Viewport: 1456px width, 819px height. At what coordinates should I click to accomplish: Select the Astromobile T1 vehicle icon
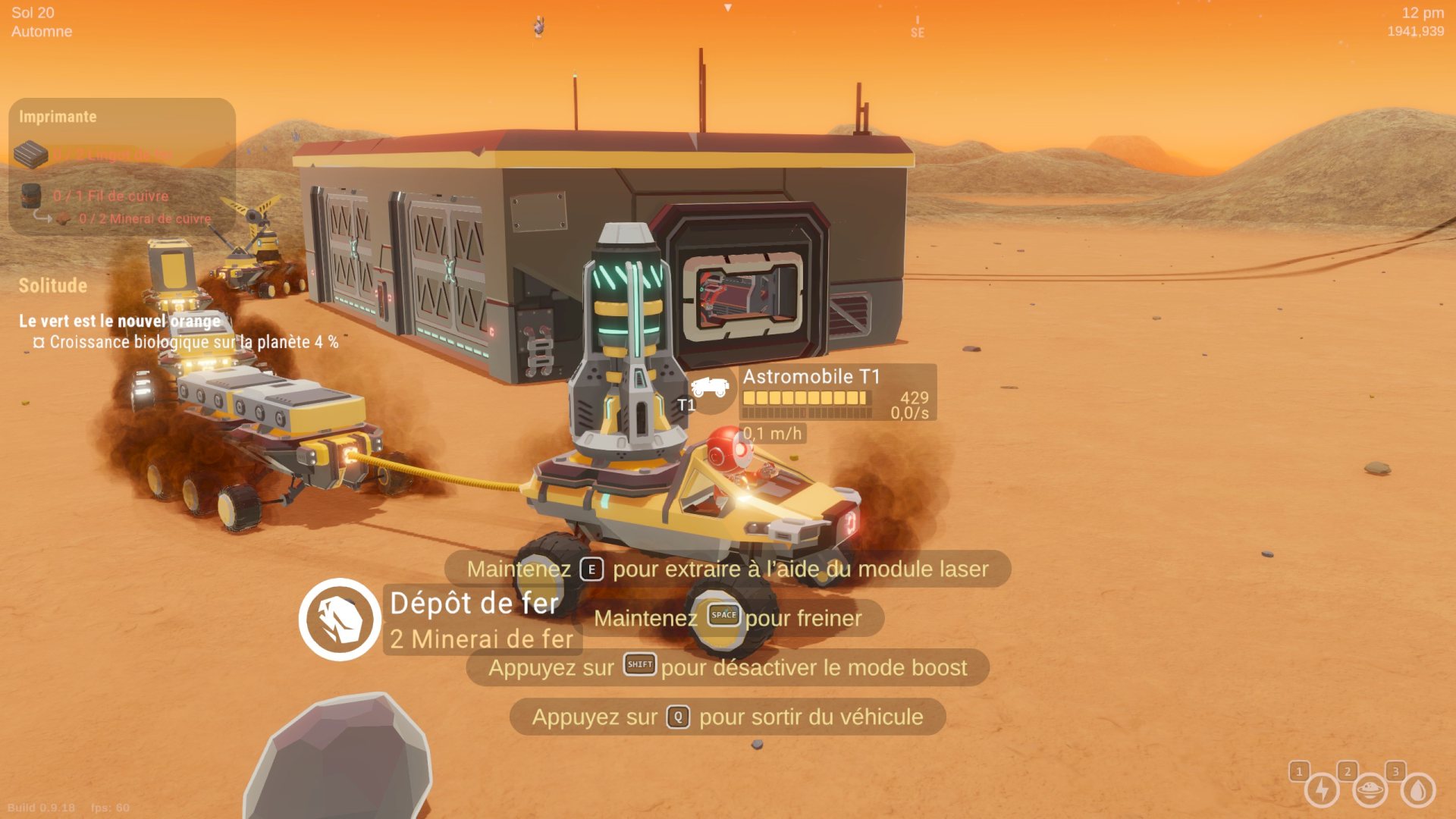(x=710, y=388)
